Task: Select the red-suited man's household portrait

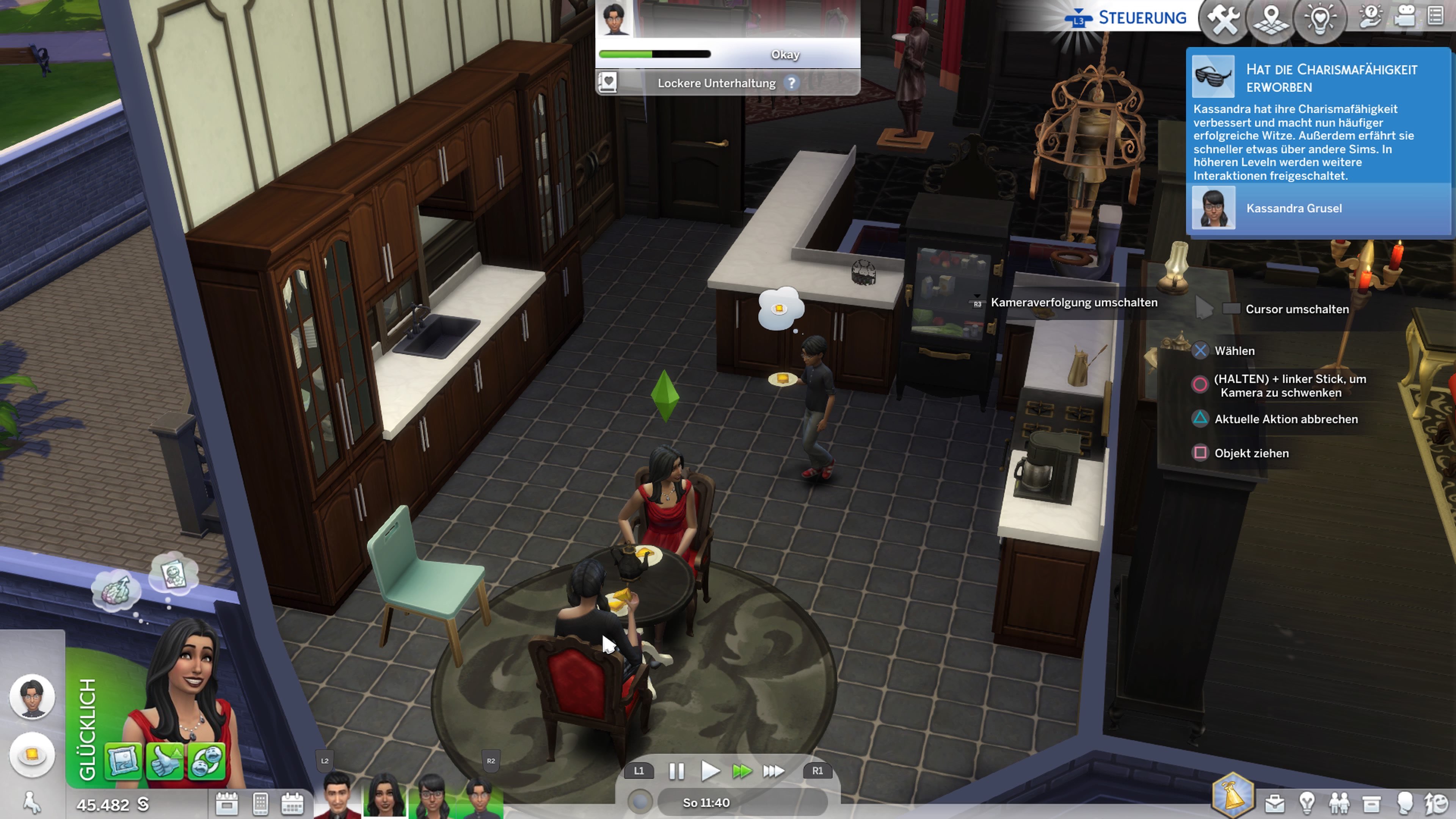Action: [337, 797]
